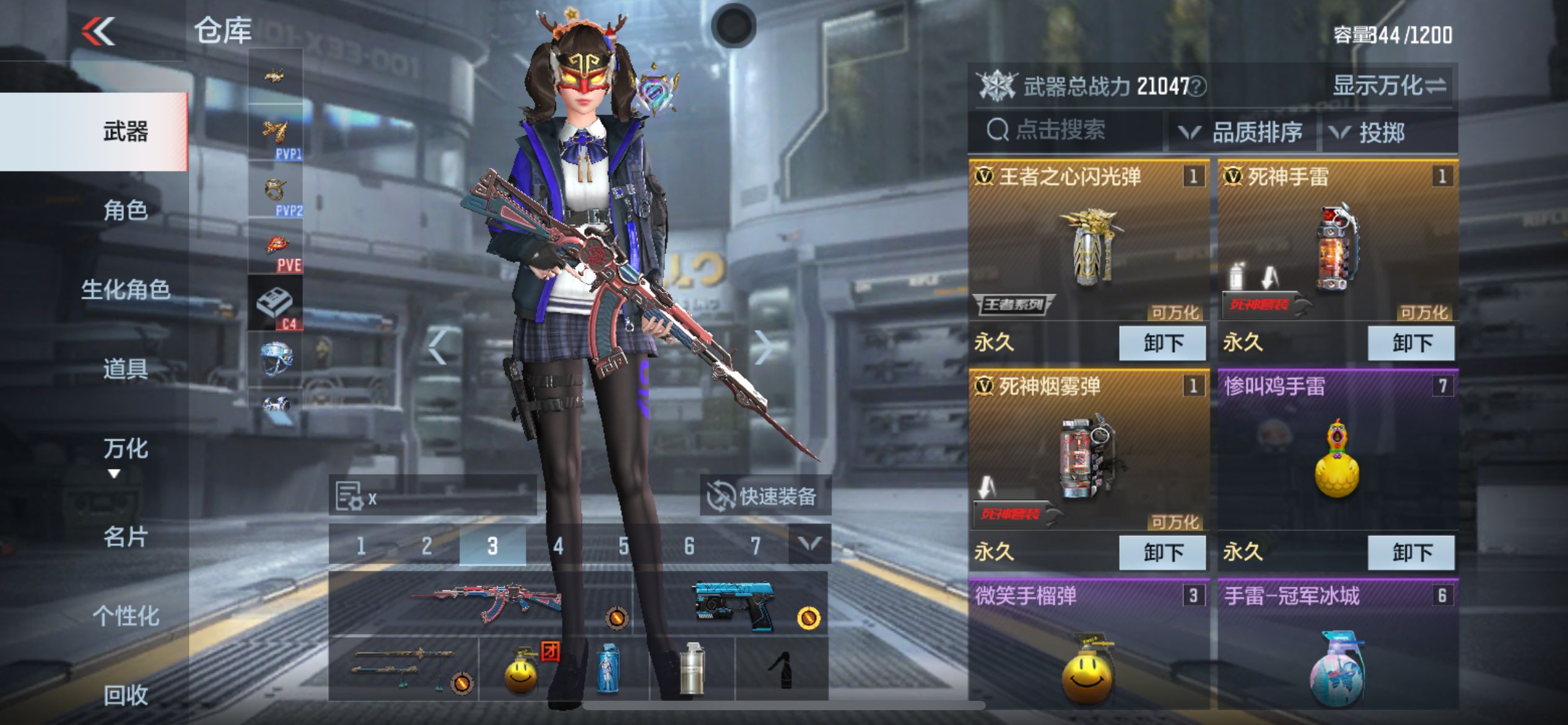
Task: Toggle the 显示万化 display switch
Action: [x=1388, y=86]
